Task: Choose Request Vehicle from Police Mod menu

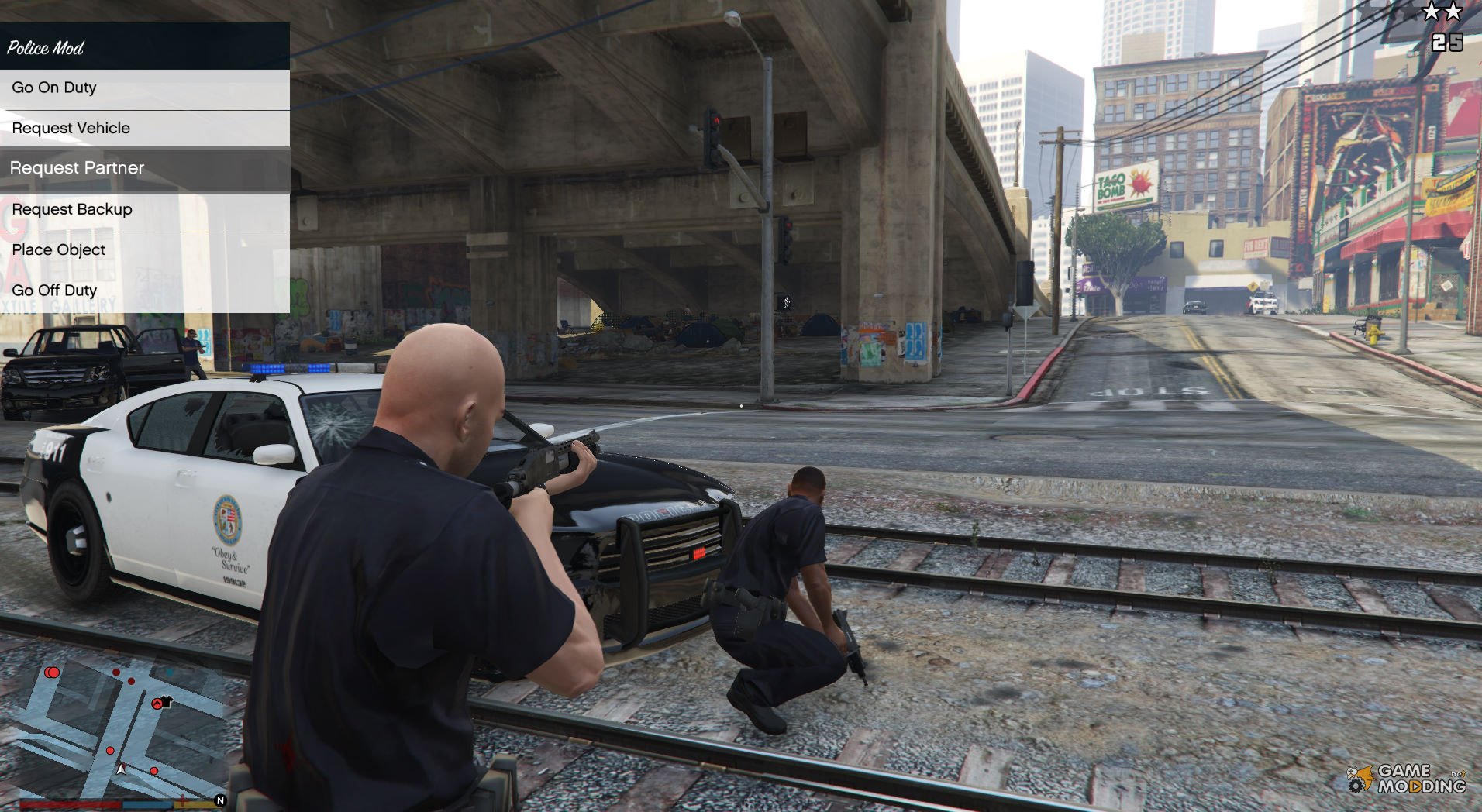Action: 144,129
